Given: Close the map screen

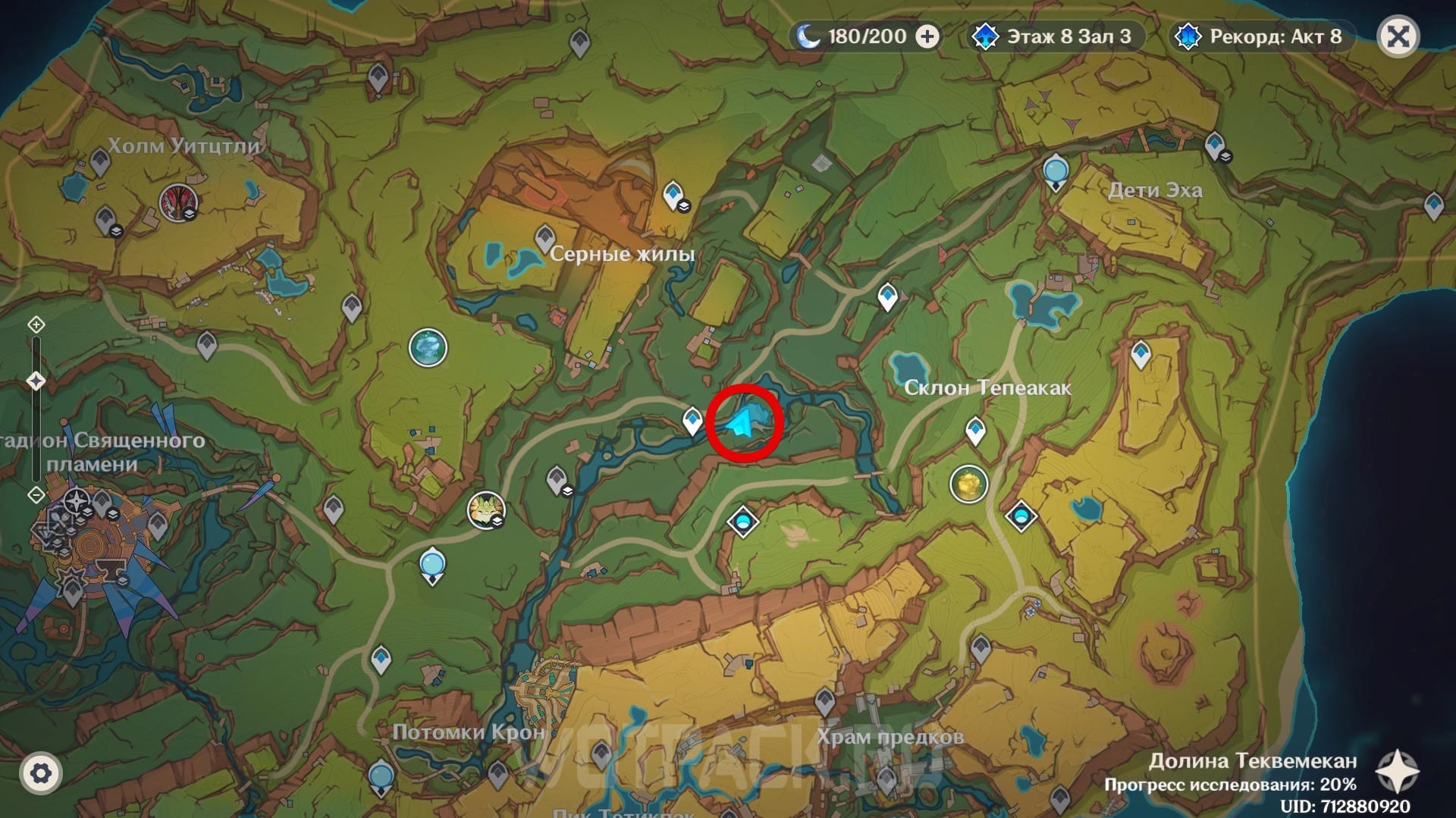Looking at the screenshot, I should tap(1398, 36).
